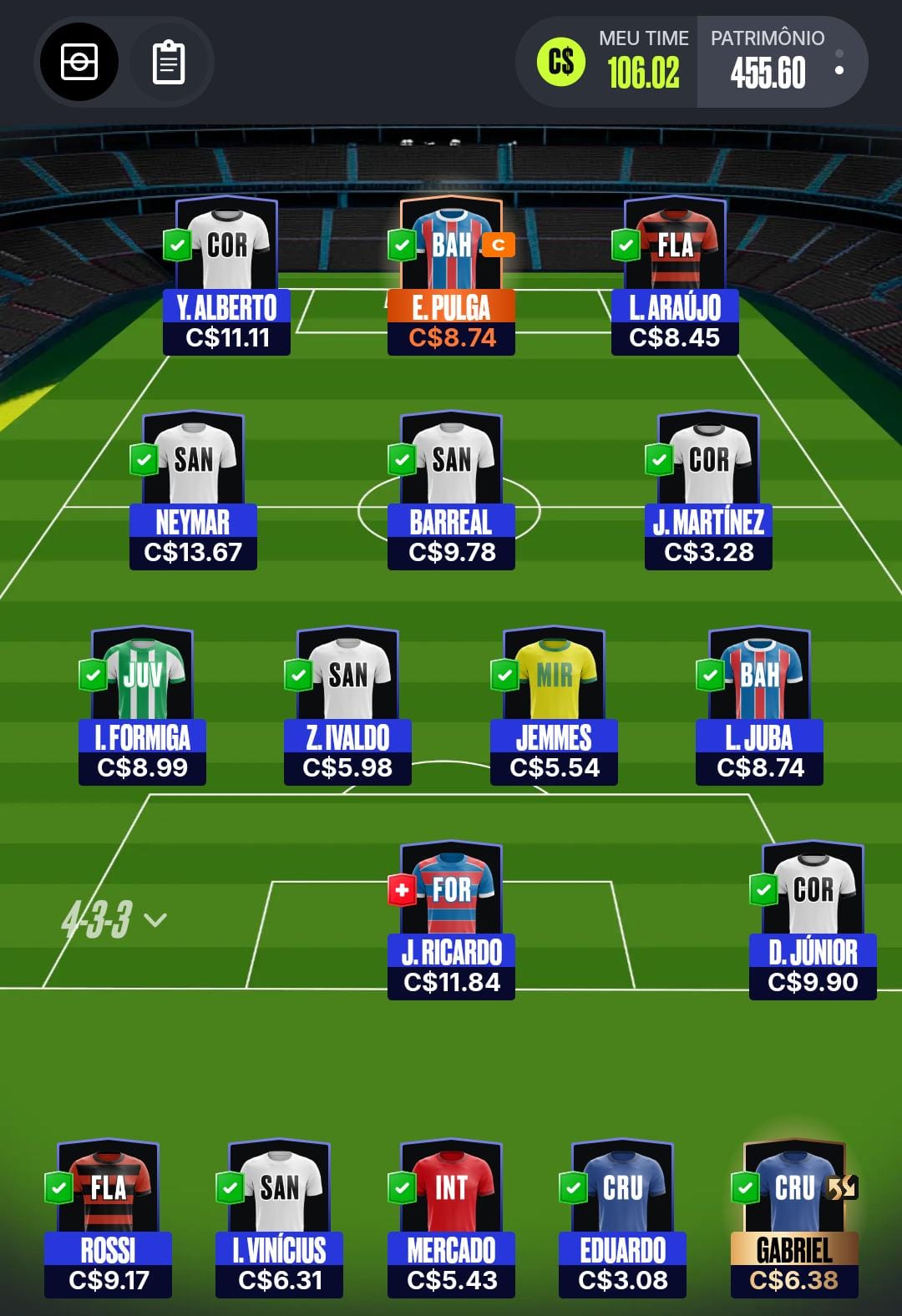Pick Jemmes defender card
The height and width of the screenshot is (1316, 902).
(x=554, y=707)
